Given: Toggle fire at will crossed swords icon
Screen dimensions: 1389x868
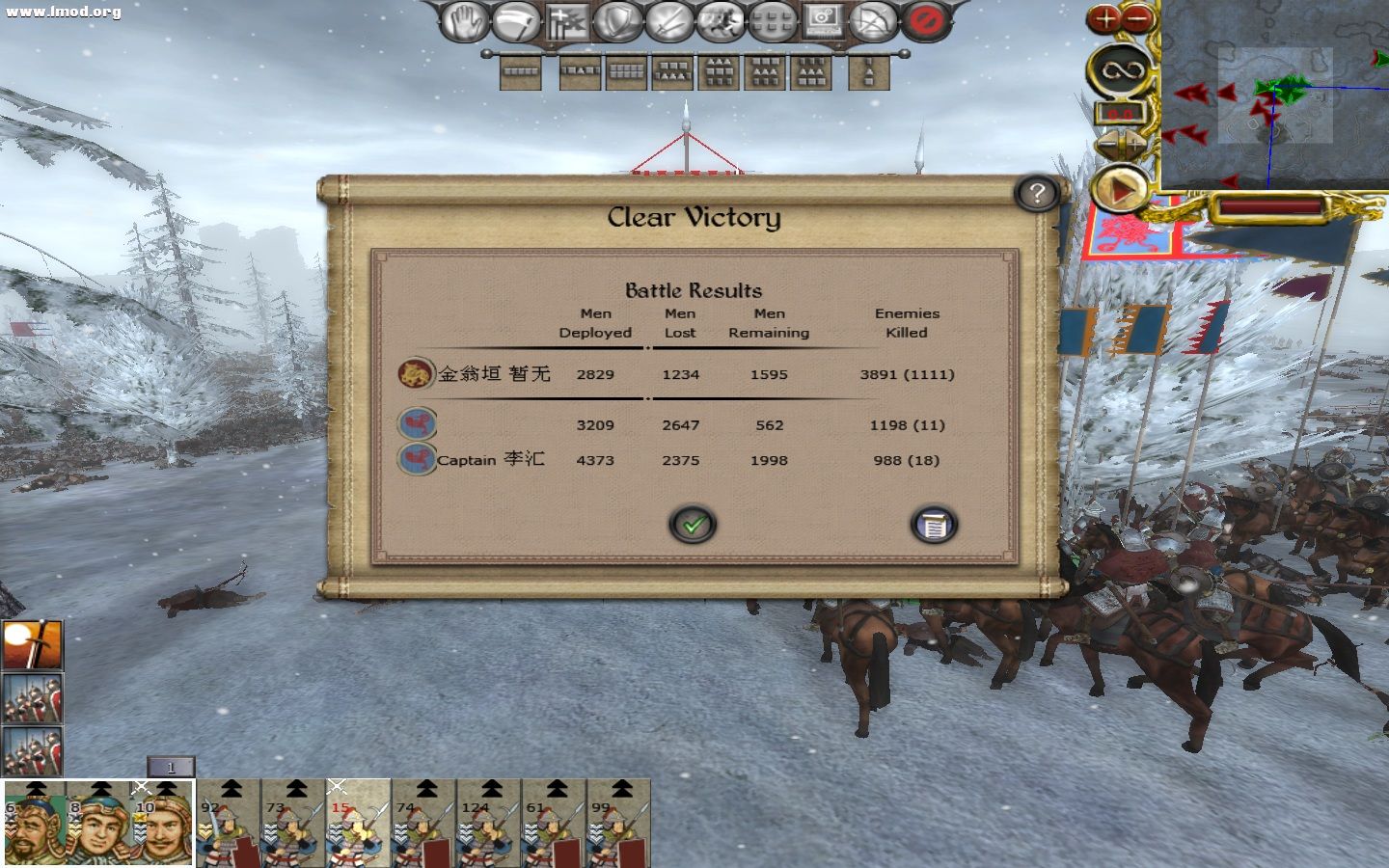Looking at the screenshot, I should point(670,20).
